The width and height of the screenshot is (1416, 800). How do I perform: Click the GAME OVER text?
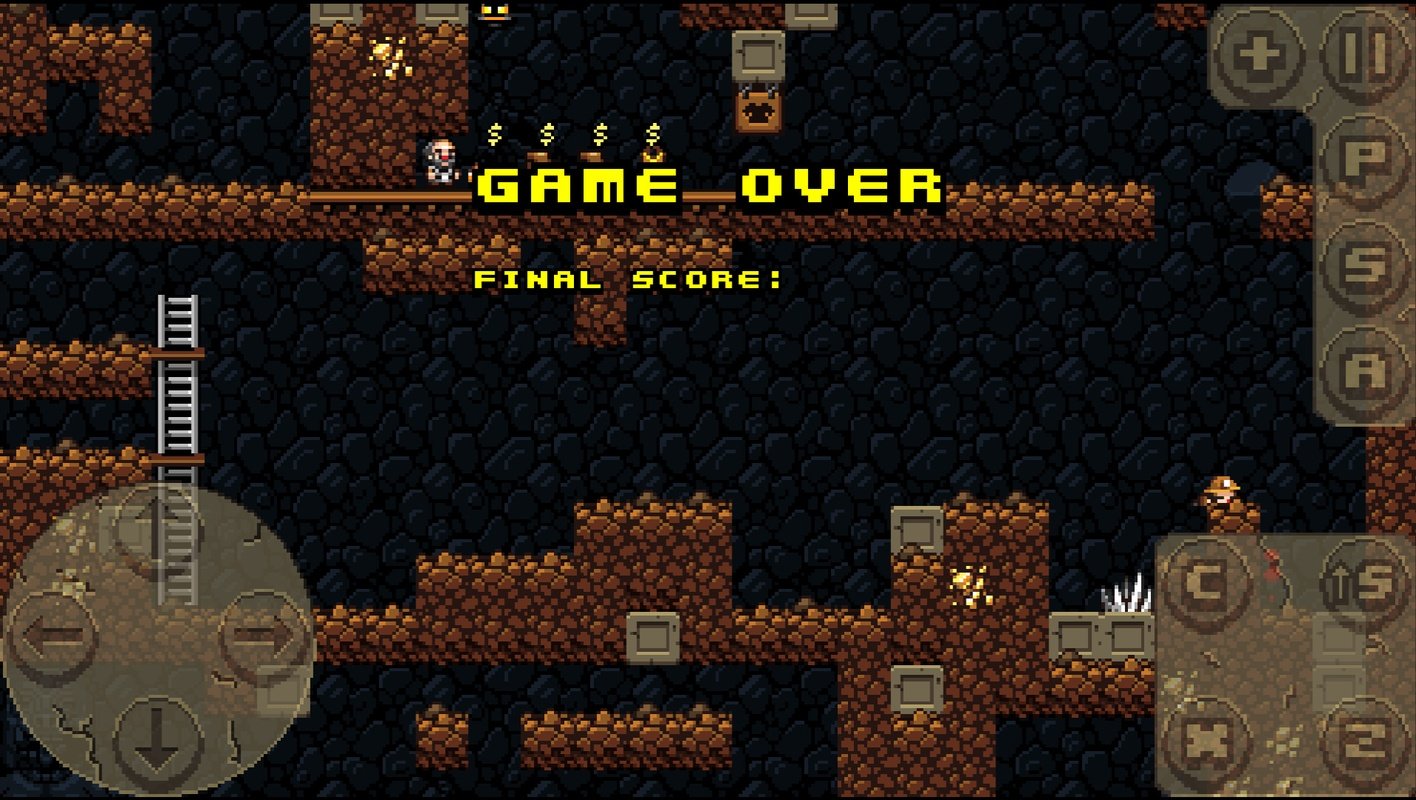pos(705,188)
